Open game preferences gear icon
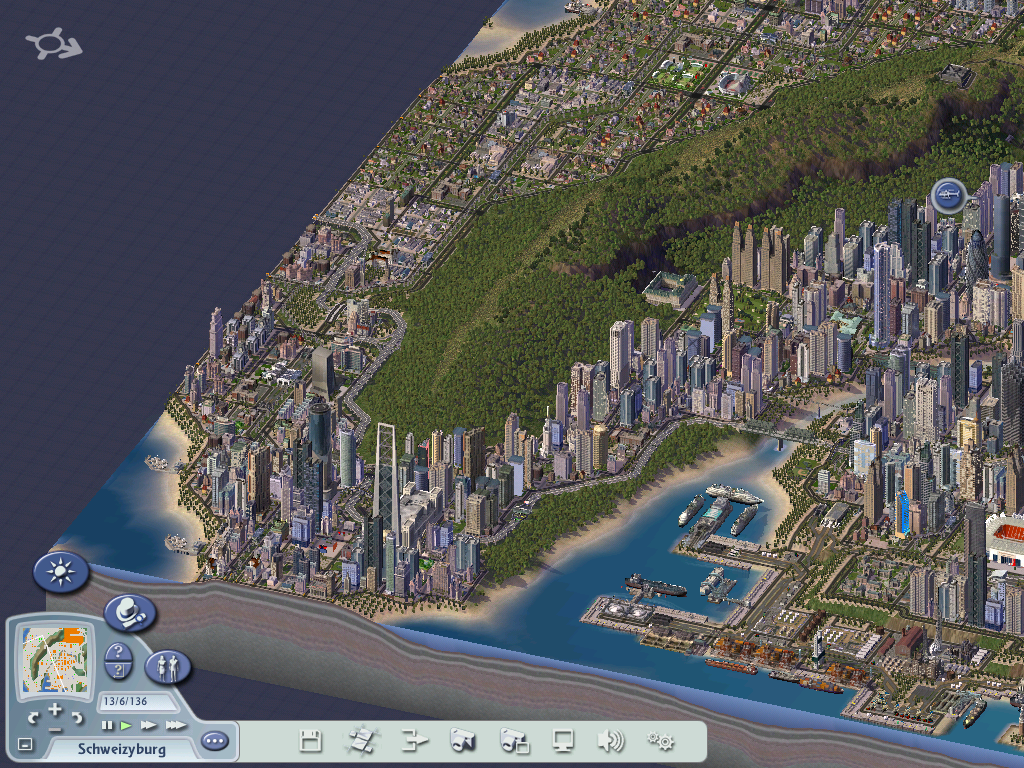 pyautogui.click(x=660, y=741)
